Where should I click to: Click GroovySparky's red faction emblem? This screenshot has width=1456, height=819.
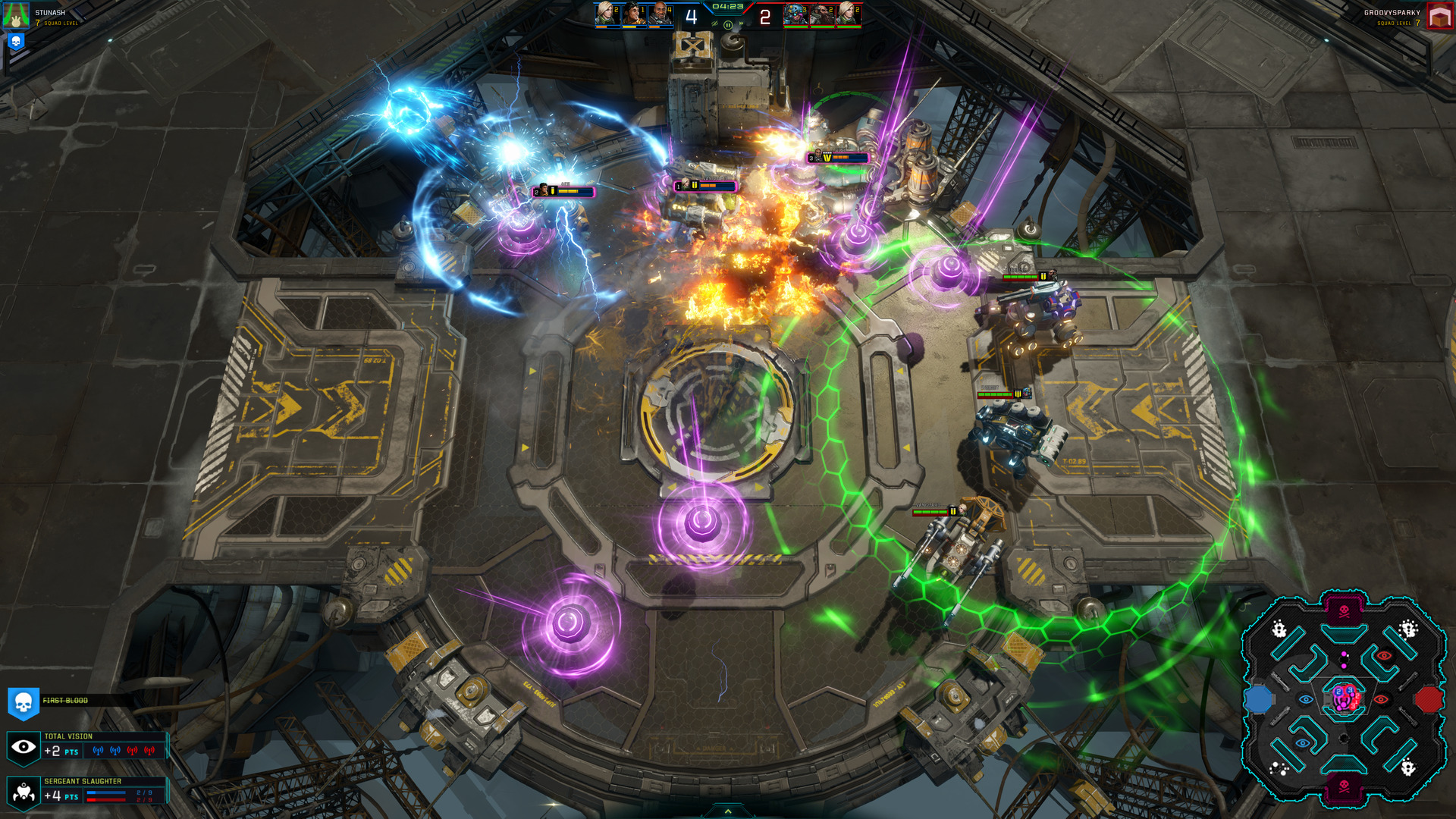click(1439, 15)
